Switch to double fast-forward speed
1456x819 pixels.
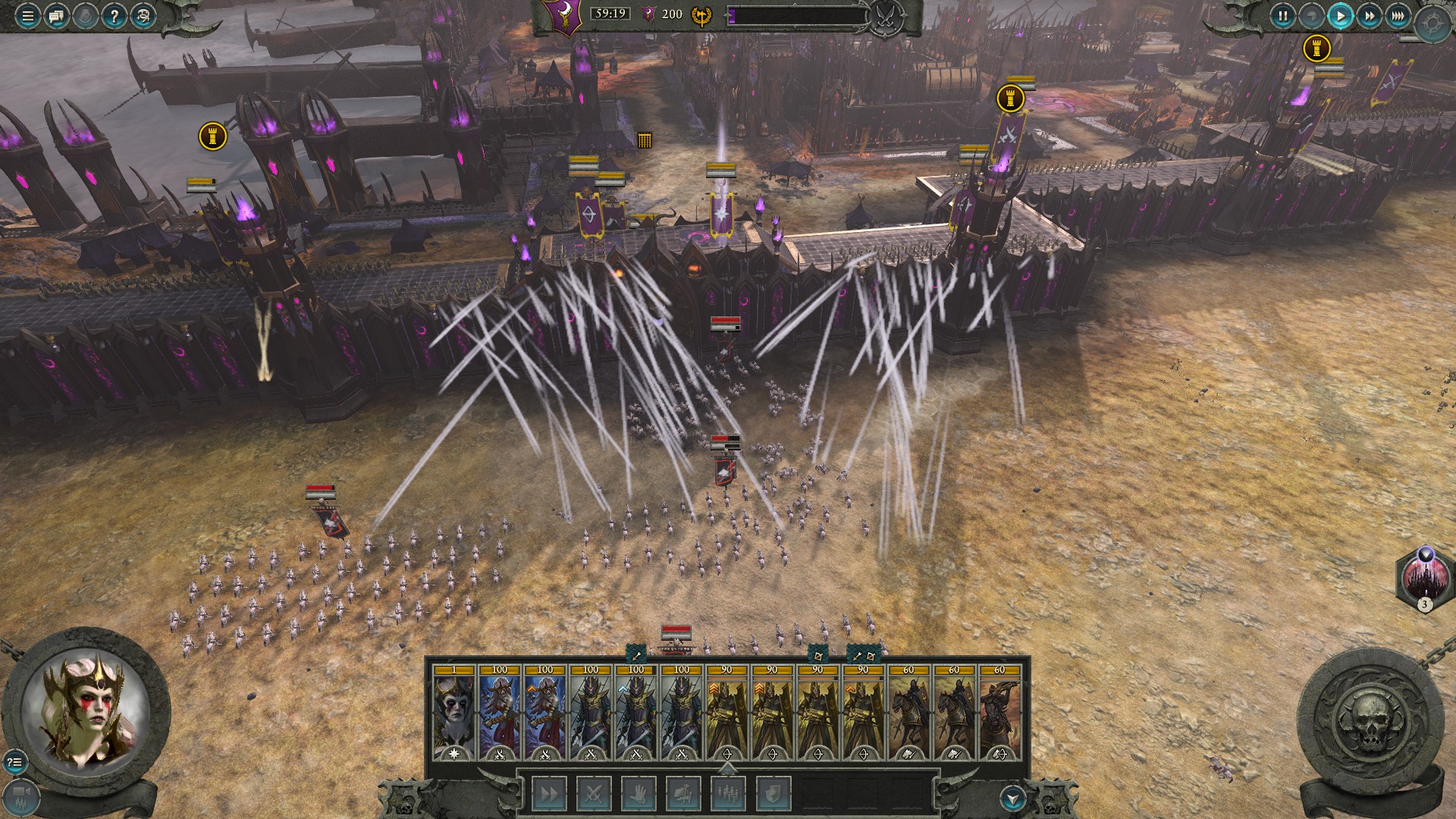[x=1369, y=16]
